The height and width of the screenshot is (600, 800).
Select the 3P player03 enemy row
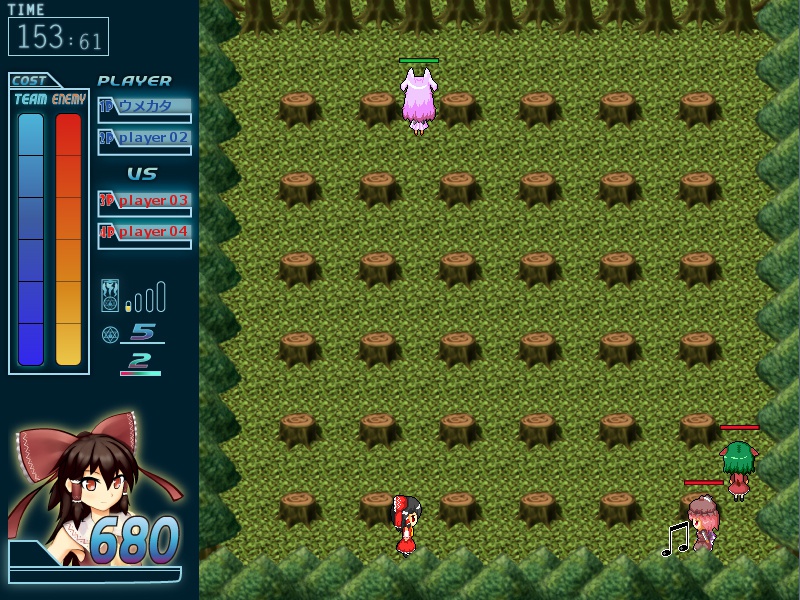(144, 200)
